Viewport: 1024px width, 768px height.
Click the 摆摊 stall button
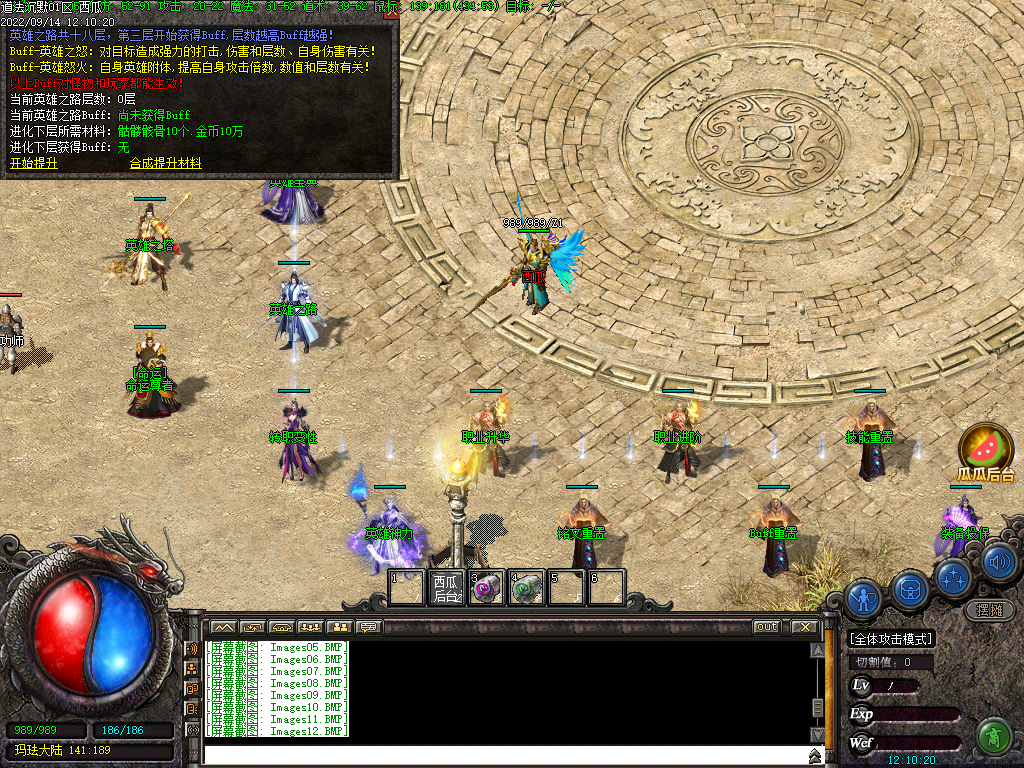[990, 609]
